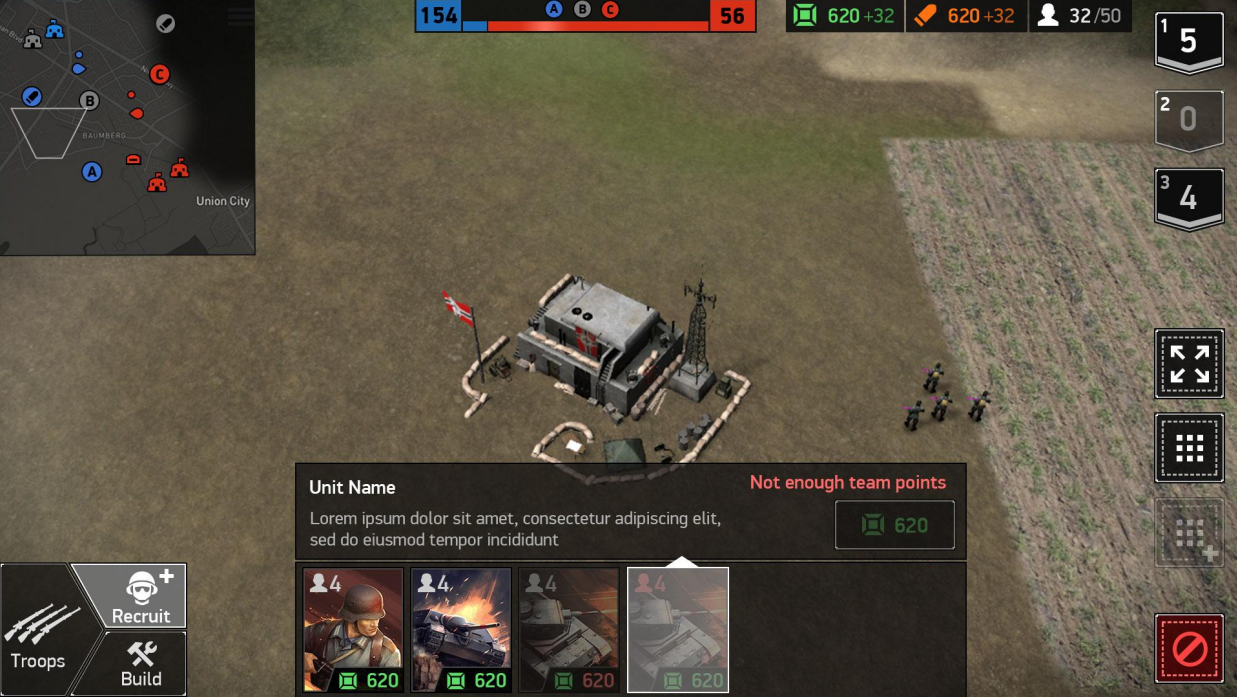Open the hamburger menu on the minimap
This screenshot has width=1237, height=697.
click(x=240, y=16)
